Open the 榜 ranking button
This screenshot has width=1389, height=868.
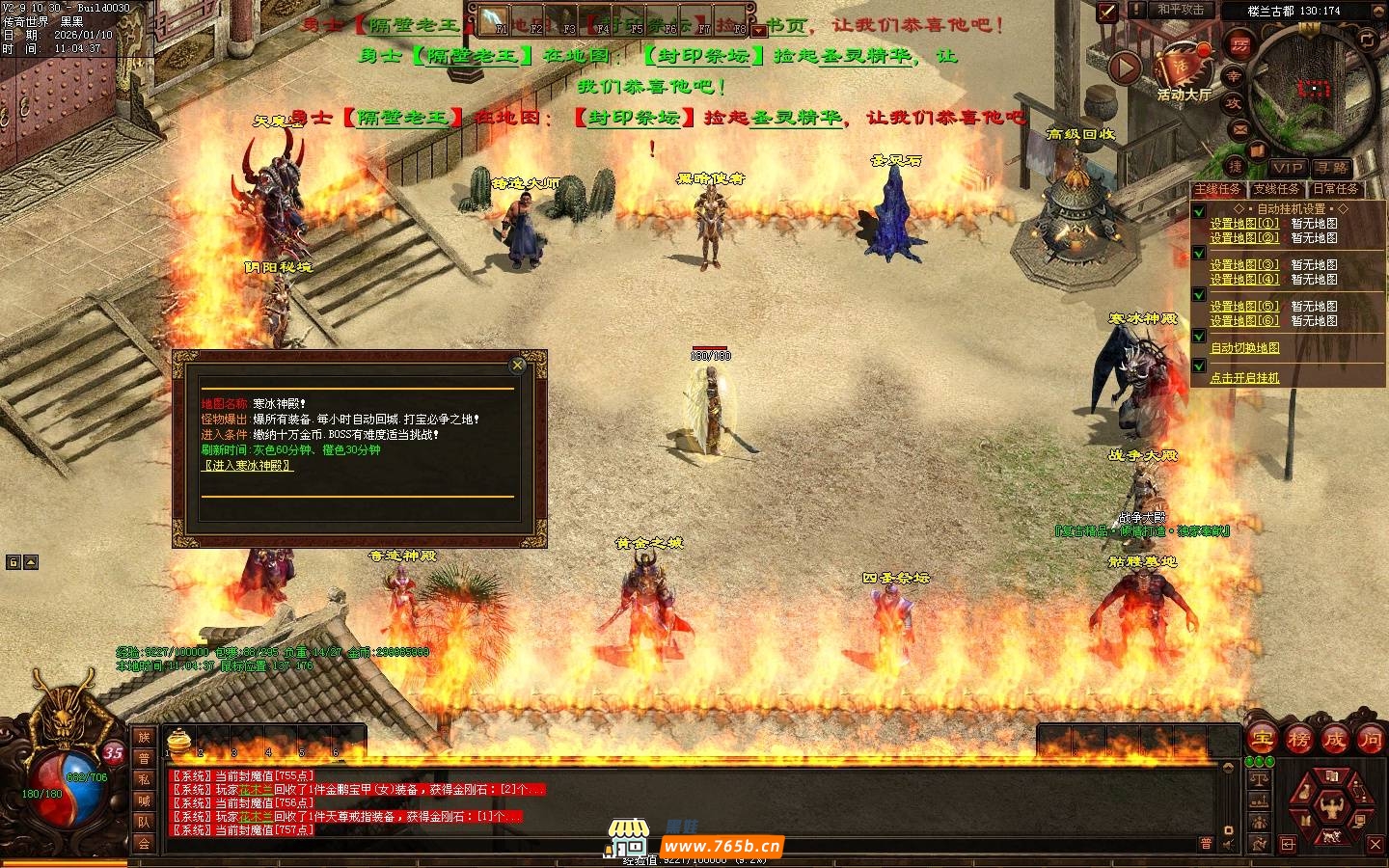click(1298, 740)
